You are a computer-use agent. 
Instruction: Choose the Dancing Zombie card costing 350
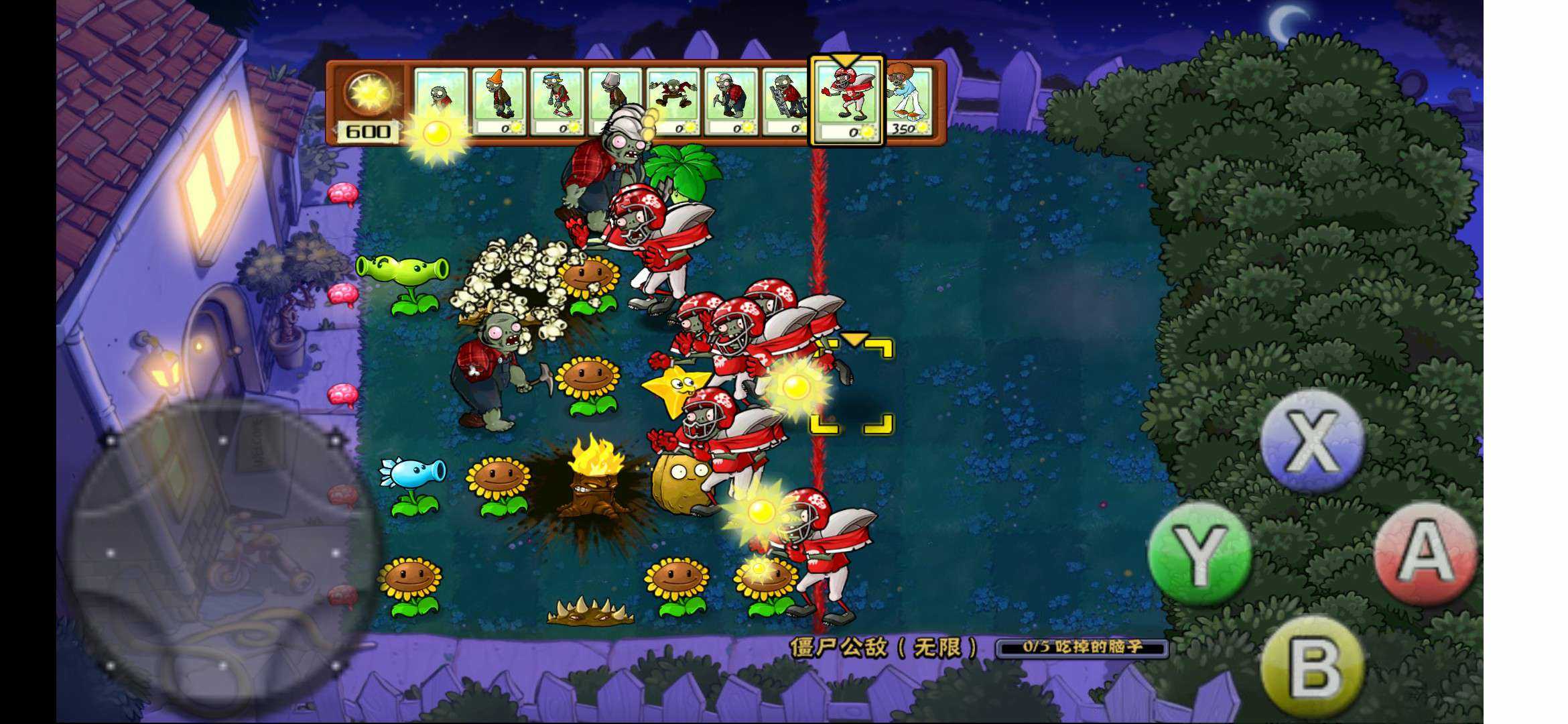[909, 101]
